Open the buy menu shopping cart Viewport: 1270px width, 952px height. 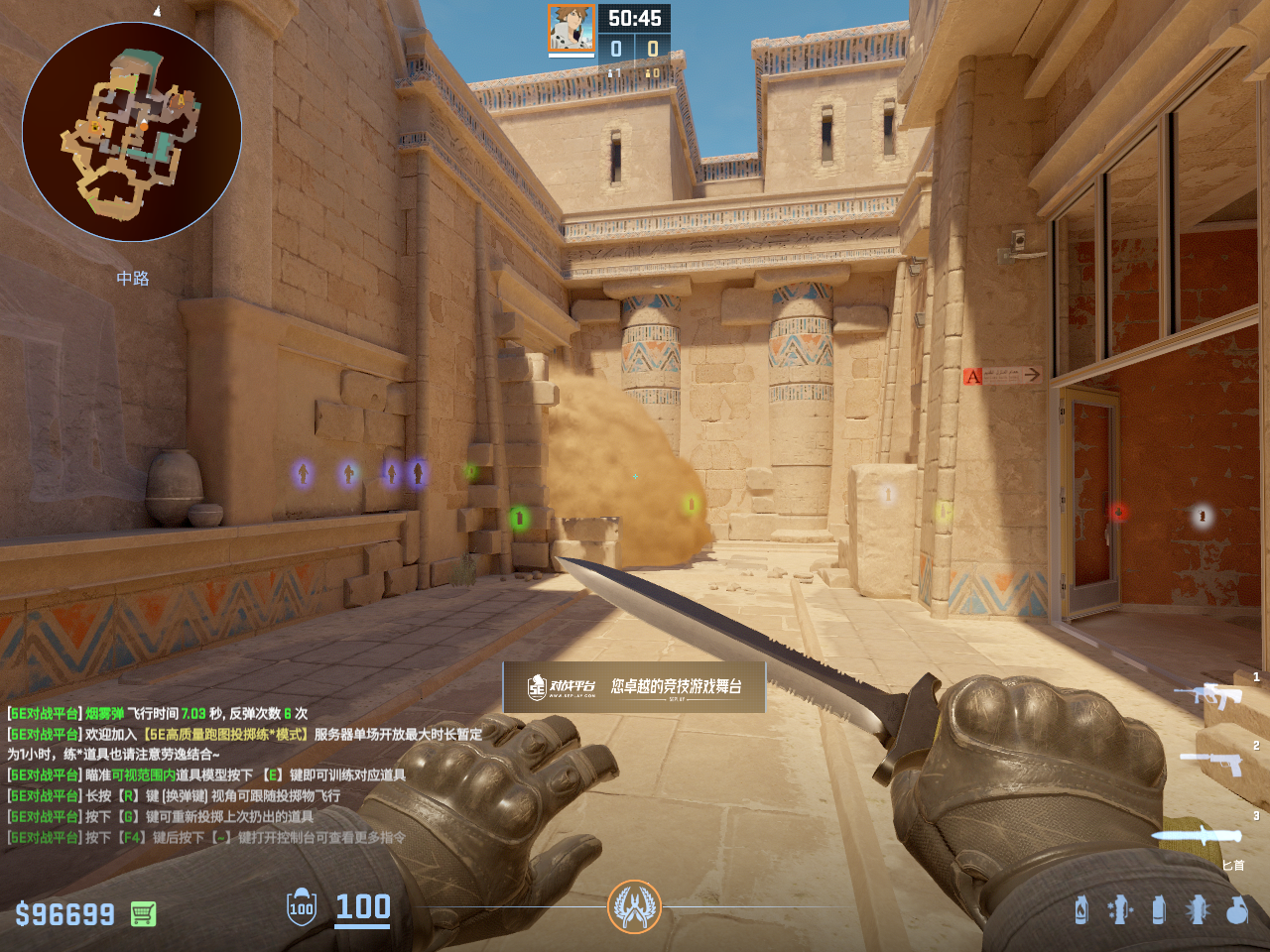coord(144,913)
